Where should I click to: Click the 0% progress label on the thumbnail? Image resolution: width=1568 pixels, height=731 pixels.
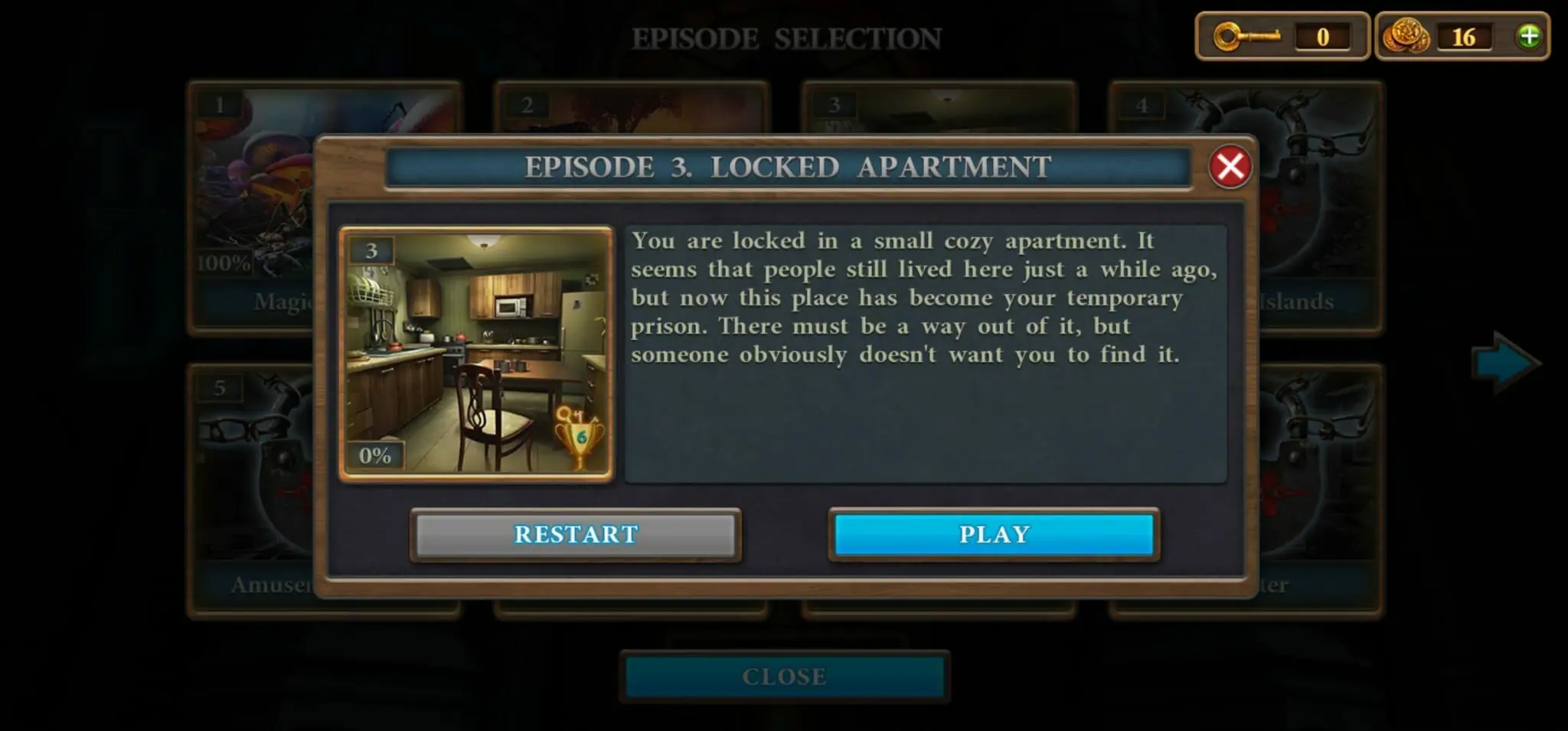[x=374, y=457]
